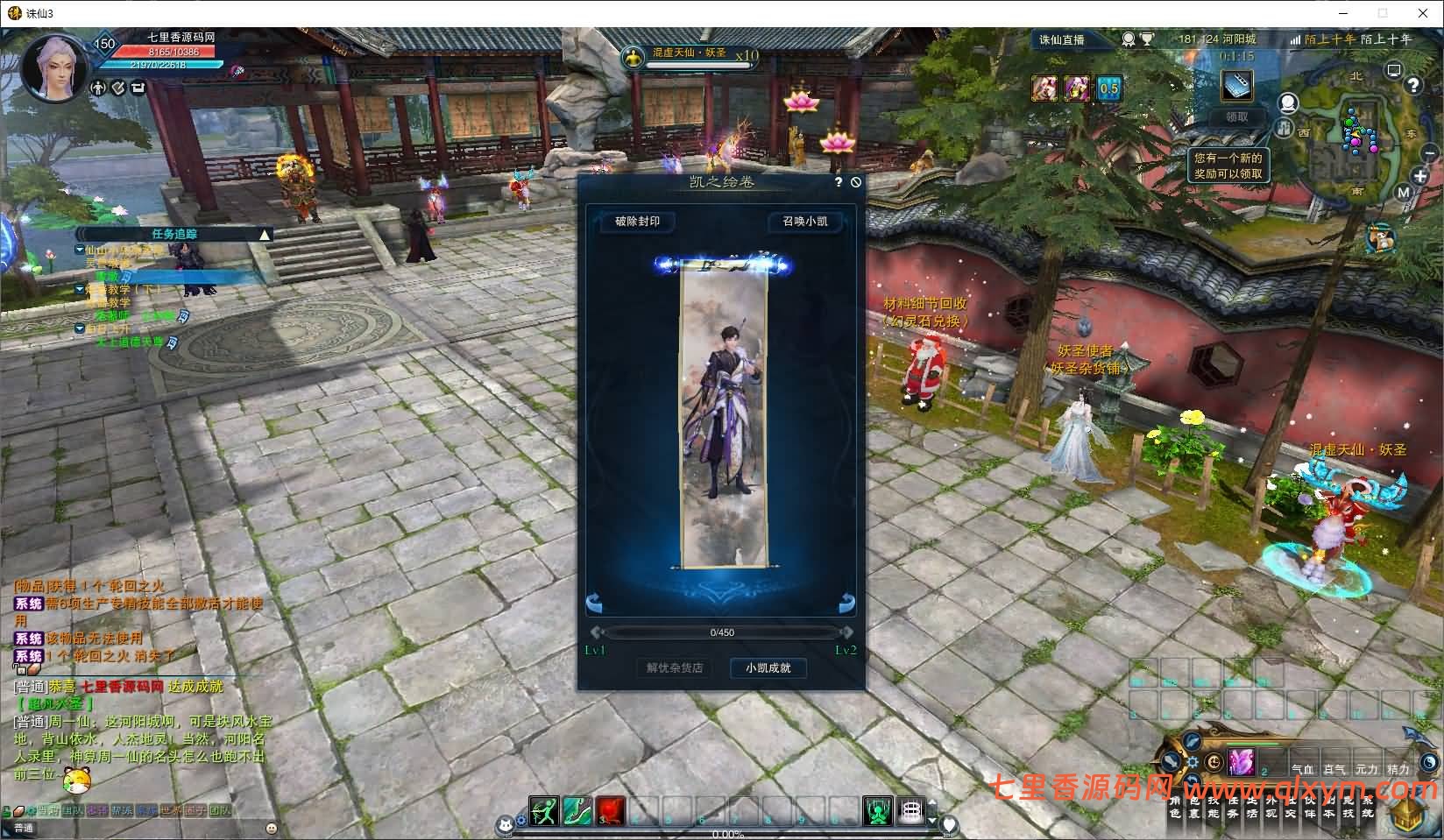Viewport: 1444px width, 840px height.
Task: Switch to the 团队 chat tab
Action: coord(221,810)
